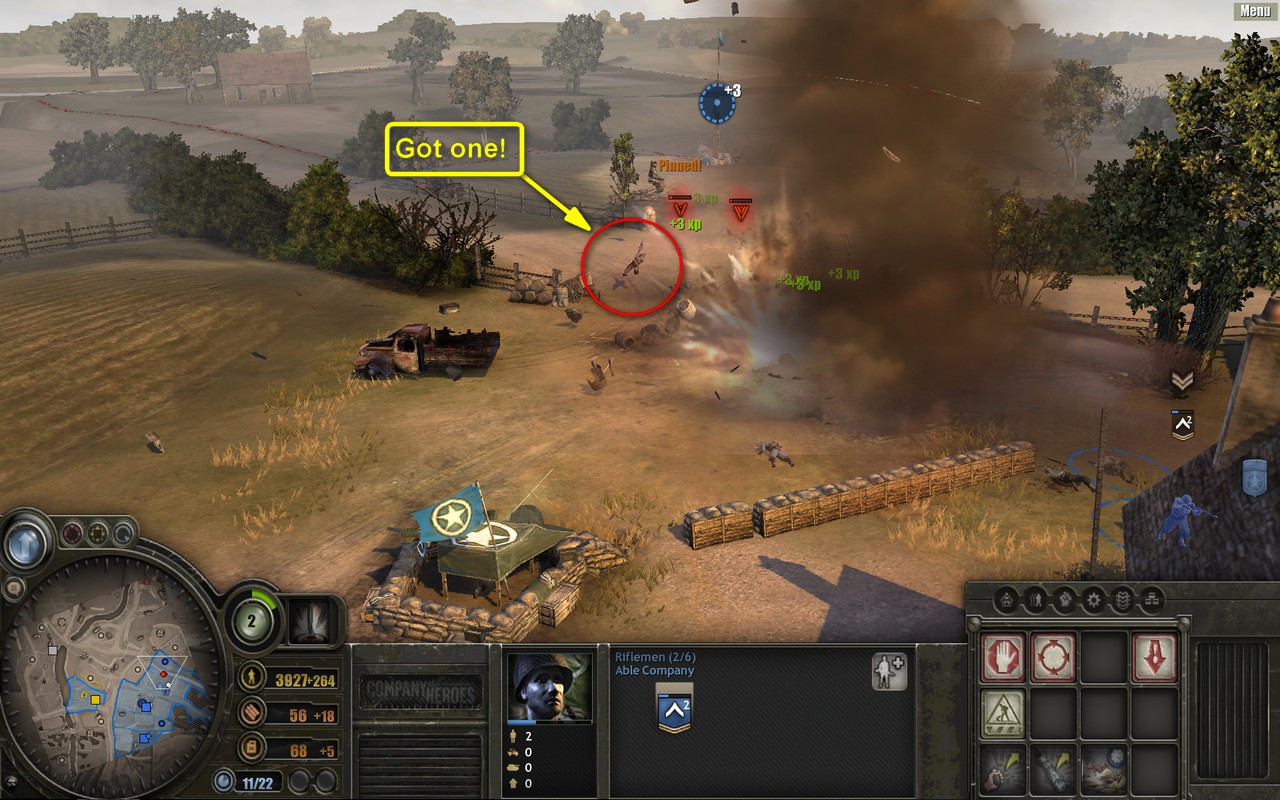The width and height of the screenshot is (1280, 800).
Task: Click the Riflemen squad portrait
Action: point(549,688)
